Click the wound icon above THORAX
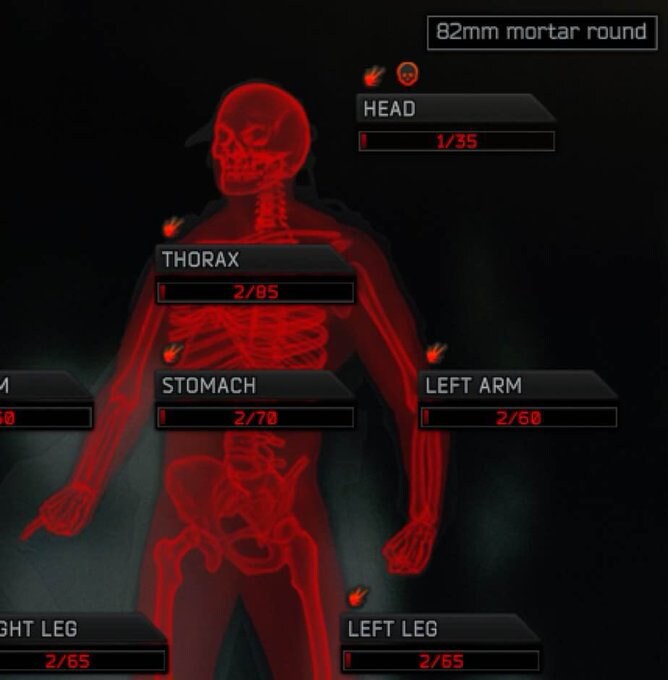Viewport: 668px width, 680px height. coord(173,226)
